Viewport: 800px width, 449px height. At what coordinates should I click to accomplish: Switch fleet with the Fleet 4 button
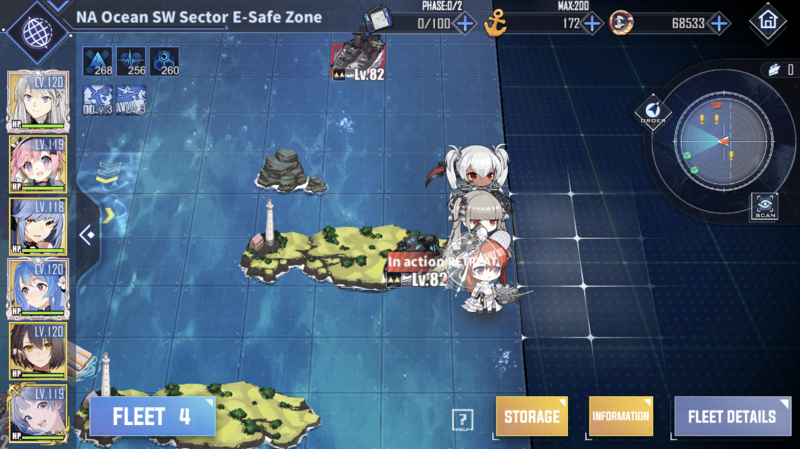pyautogui.click(x=152, y=416)
